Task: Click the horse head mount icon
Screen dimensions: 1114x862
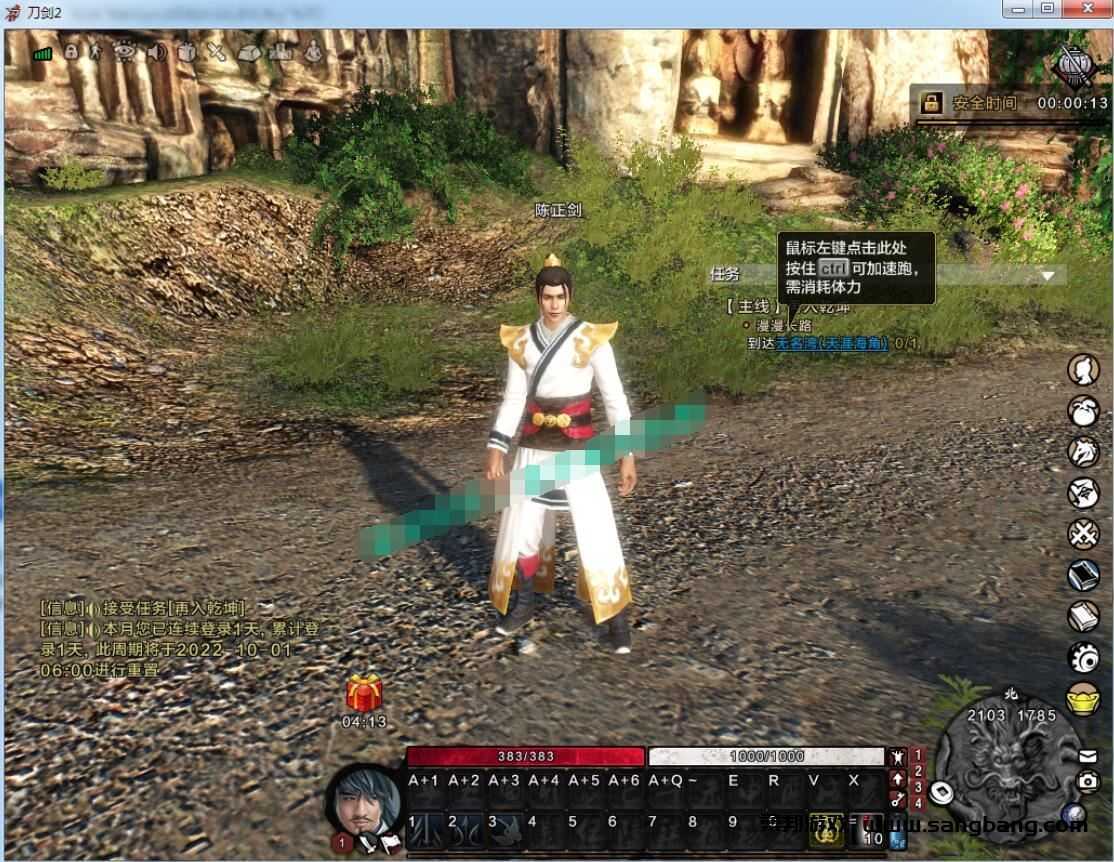Action: [x=1083, y=451]
